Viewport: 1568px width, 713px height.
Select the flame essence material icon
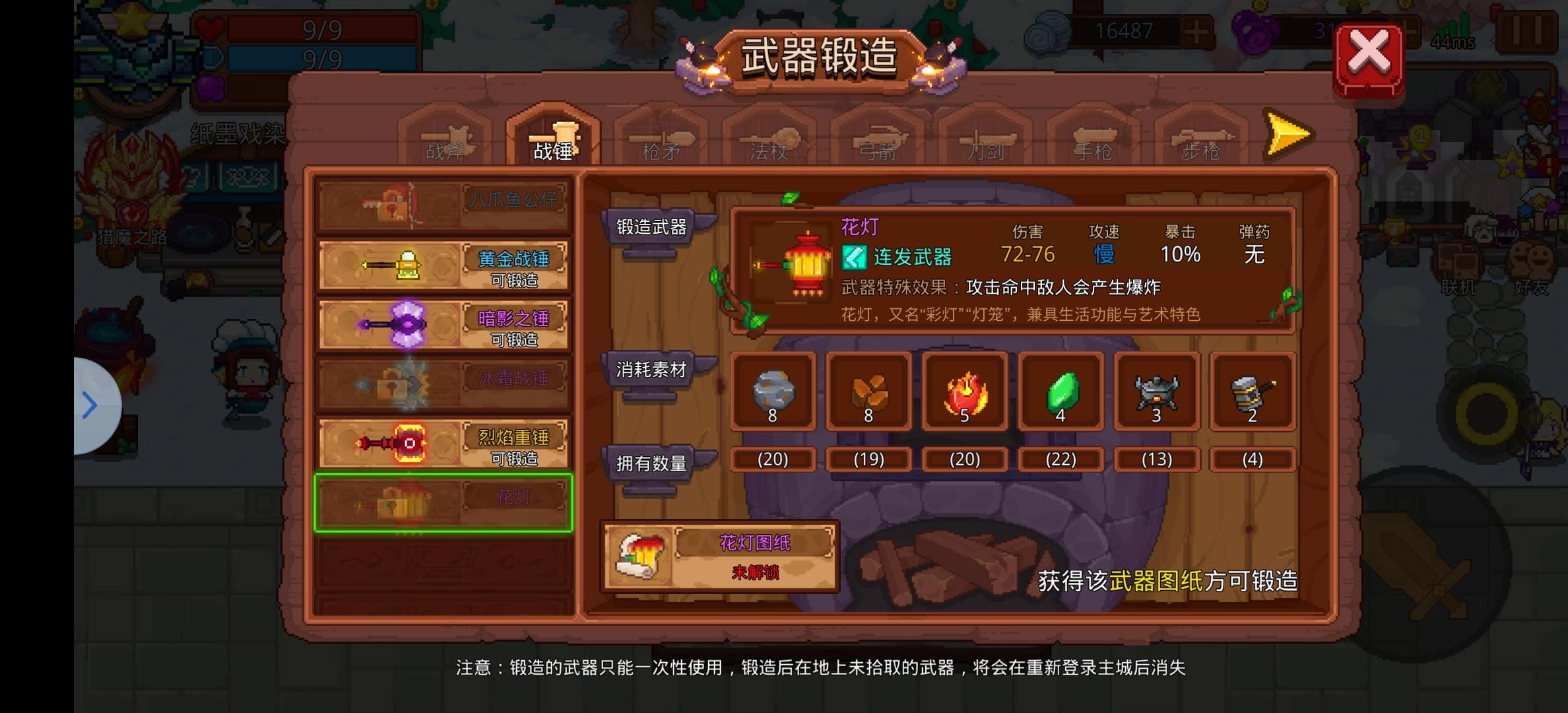pos(965,393)
